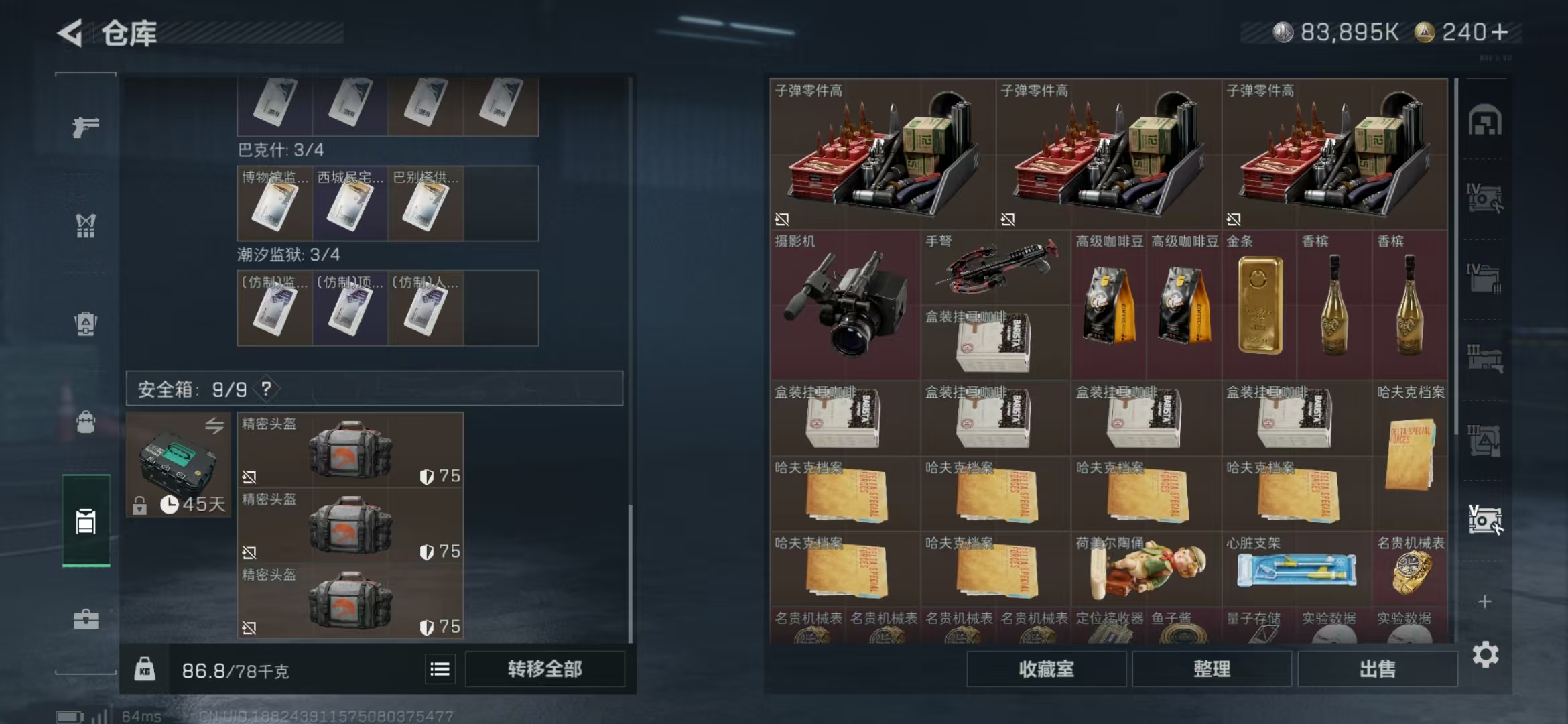Open the settings gear at bottom right
The image size is (1568, 724).
[1486, 654]
